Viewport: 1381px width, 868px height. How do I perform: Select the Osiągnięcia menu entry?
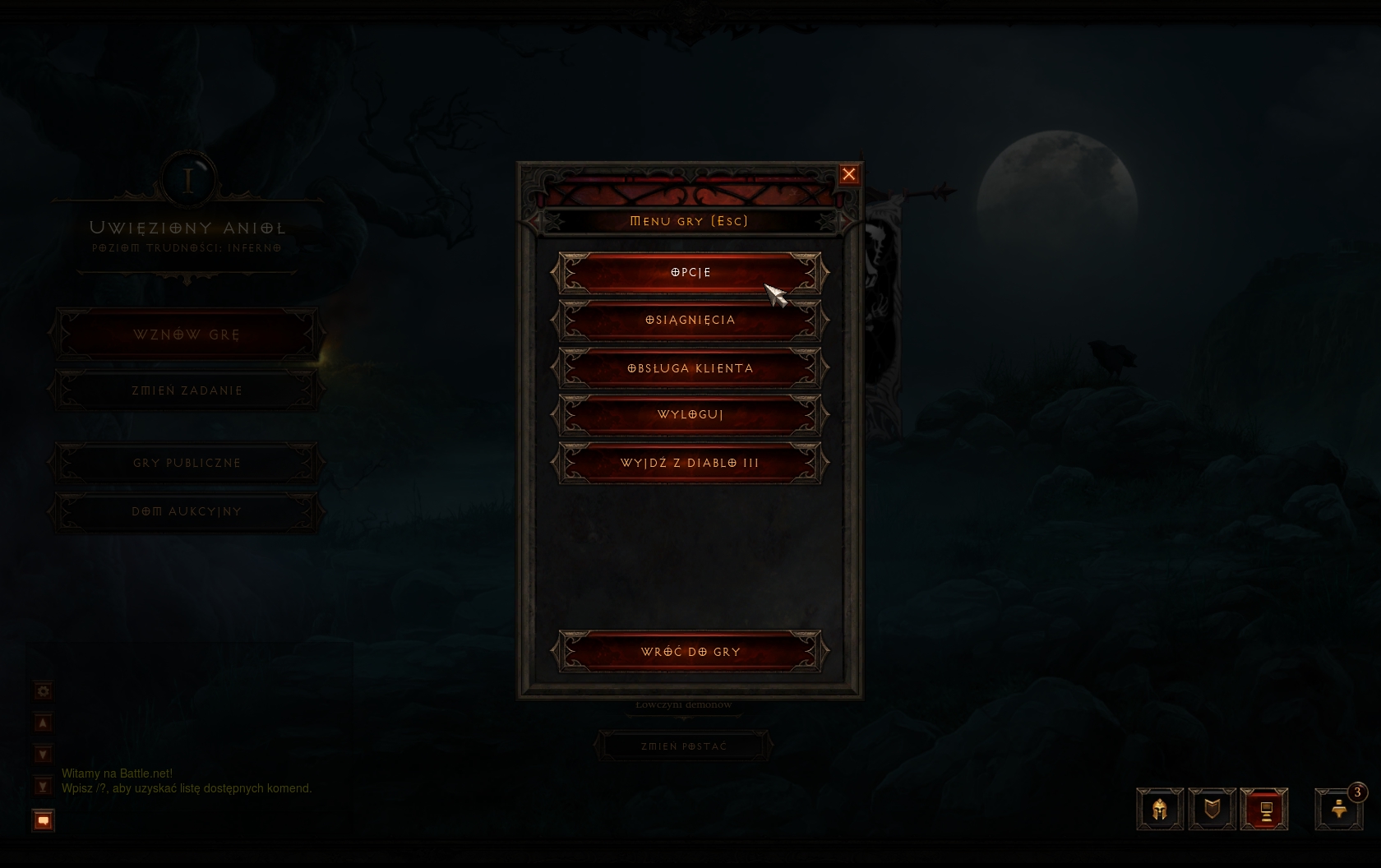coord(690,321)
